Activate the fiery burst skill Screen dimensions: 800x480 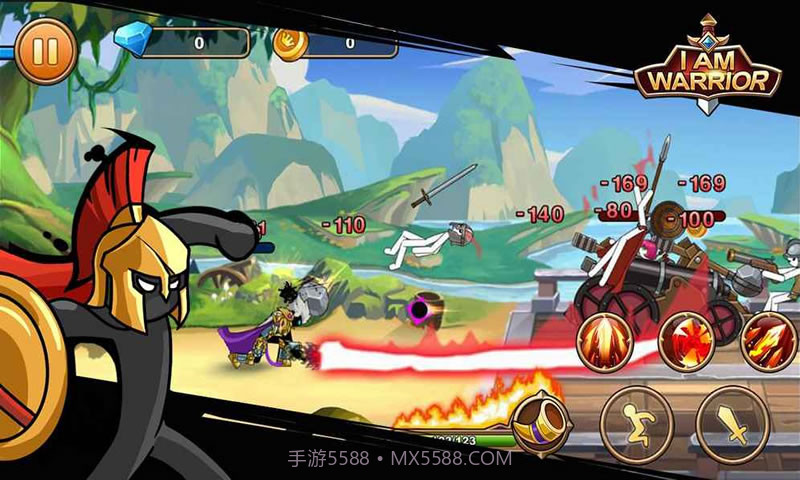pos(689,342)
